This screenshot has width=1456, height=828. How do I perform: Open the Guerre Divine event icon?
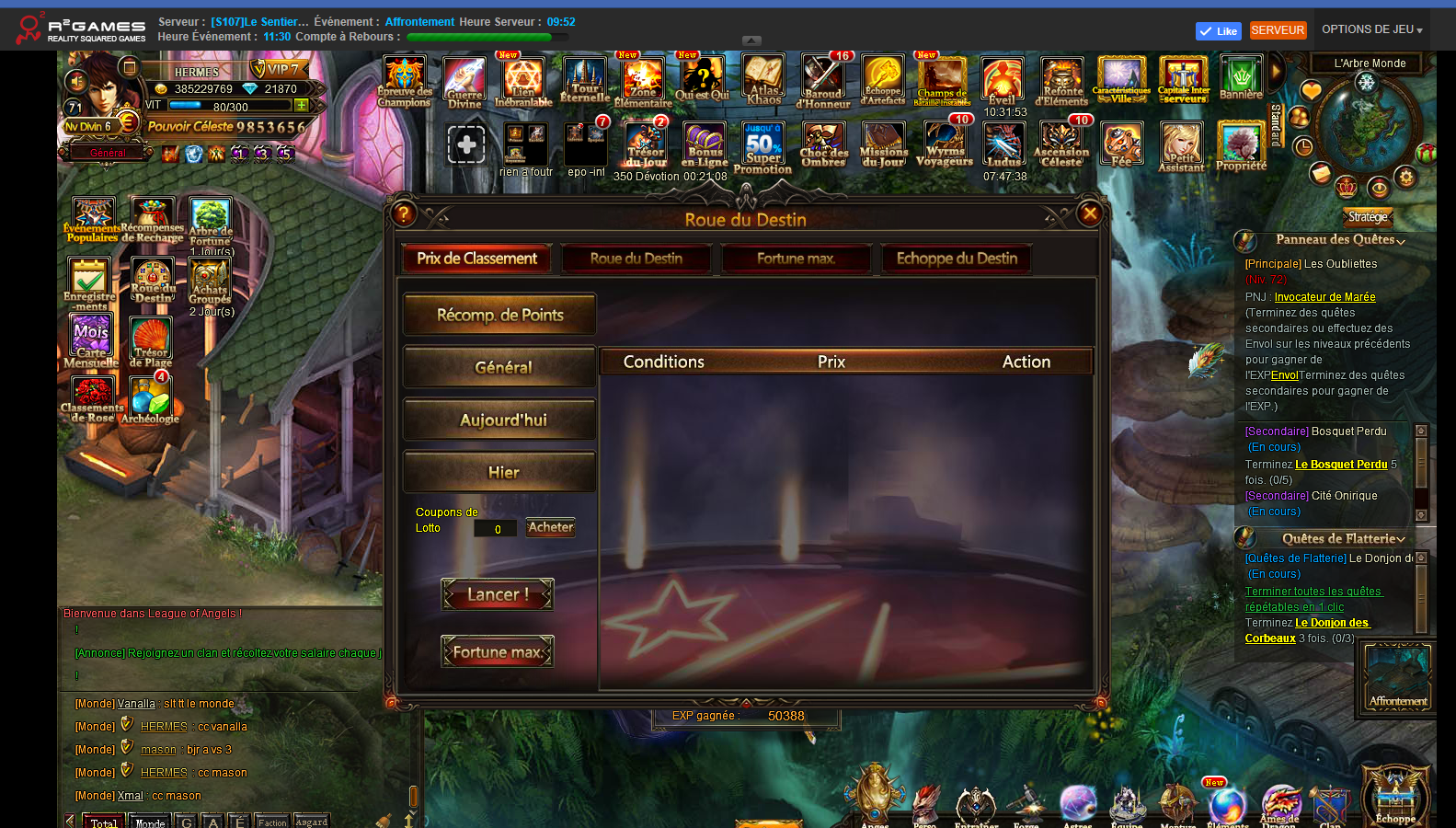[x=464, y=82]
